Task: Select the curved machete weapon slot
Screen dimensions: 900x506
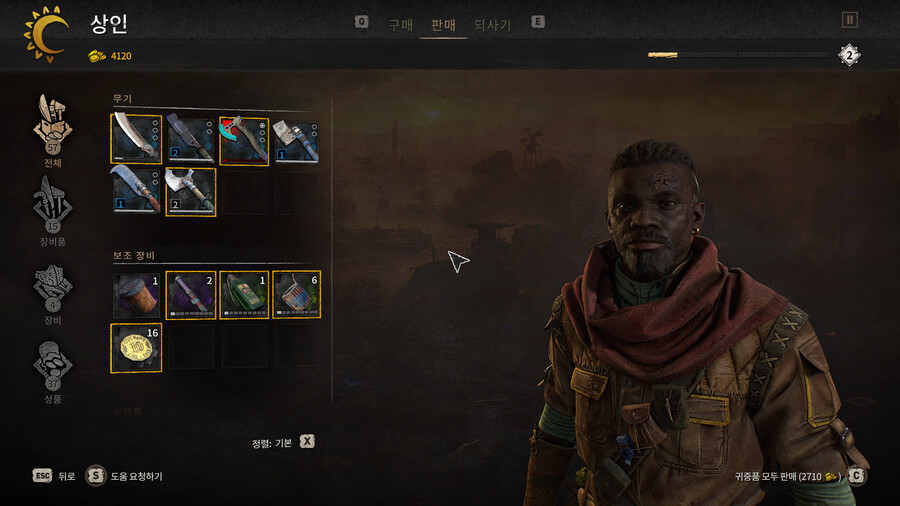Action: point(136,139)
